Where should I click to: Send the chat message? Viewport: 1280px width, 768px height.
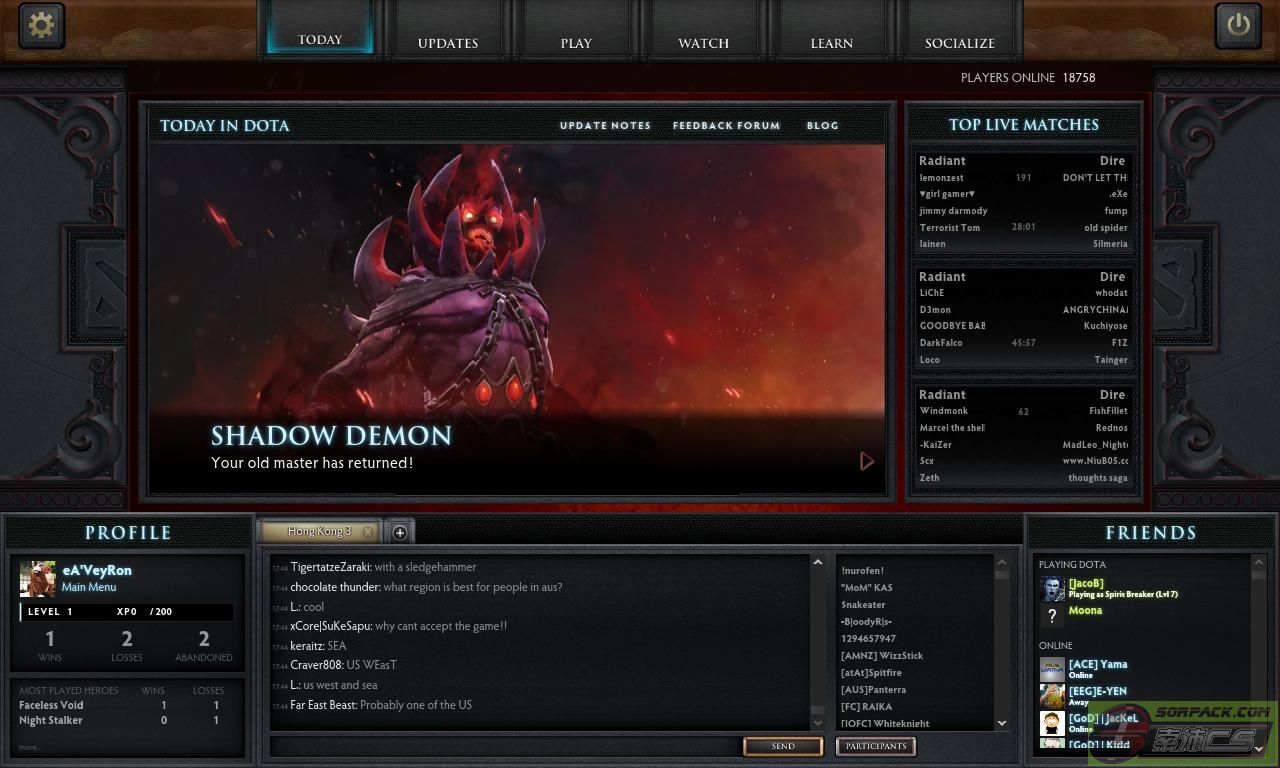click(783, 746)
